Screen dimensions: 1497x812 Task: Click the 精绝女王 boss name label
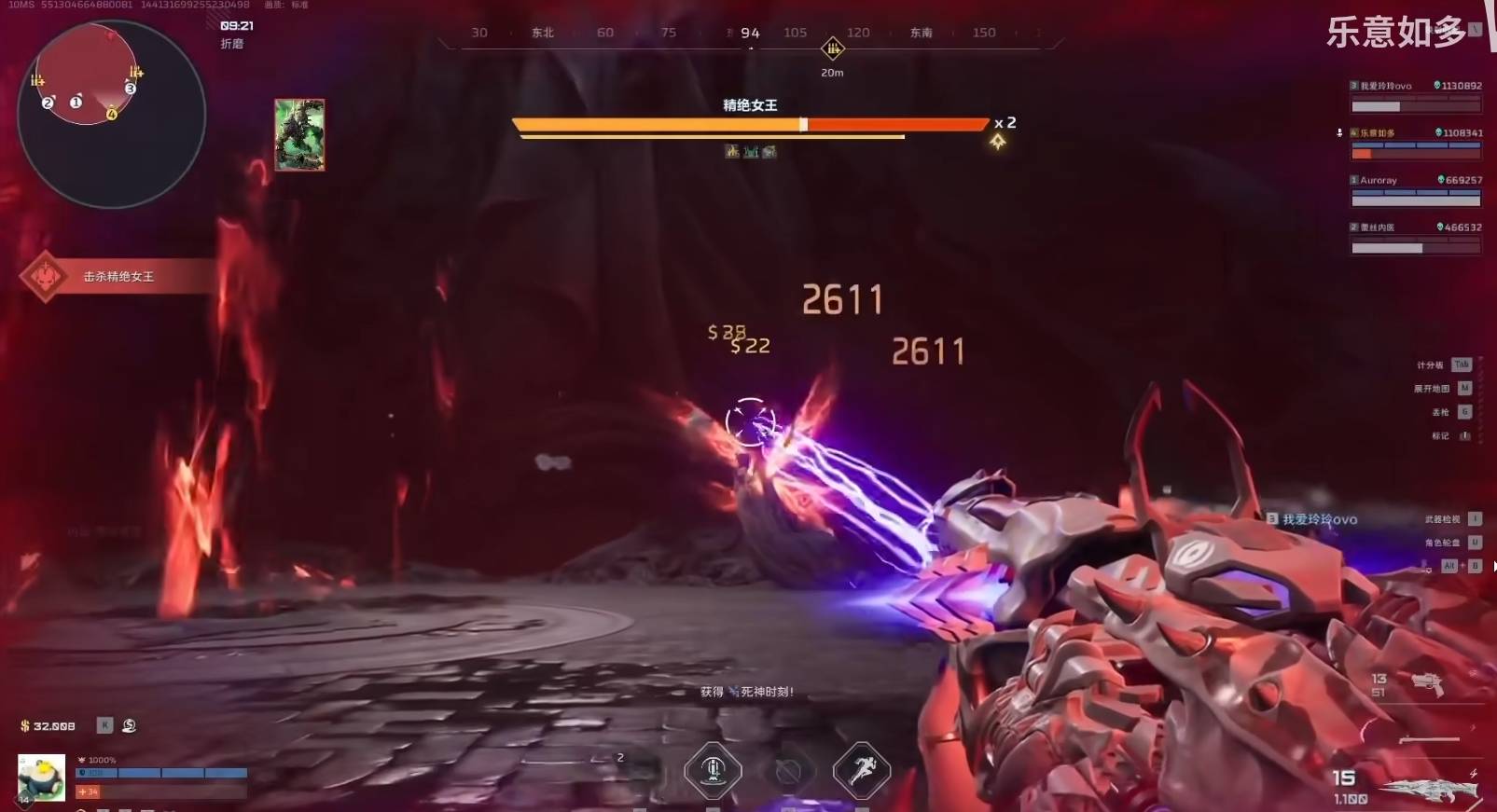pos(750,105)
